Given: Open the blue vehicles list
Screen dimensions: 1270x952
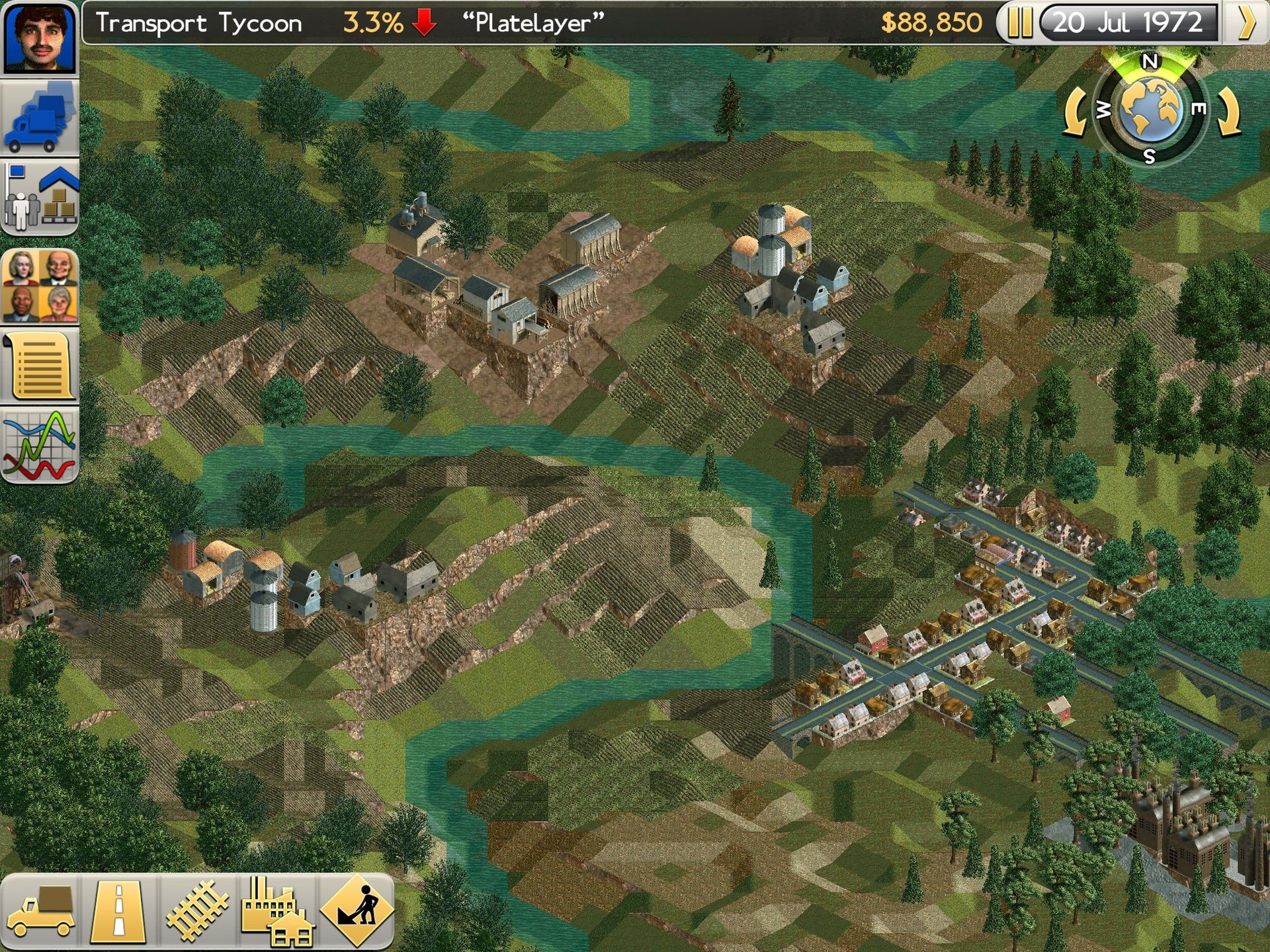Looking at the screenshot, I should coord(40,118).
